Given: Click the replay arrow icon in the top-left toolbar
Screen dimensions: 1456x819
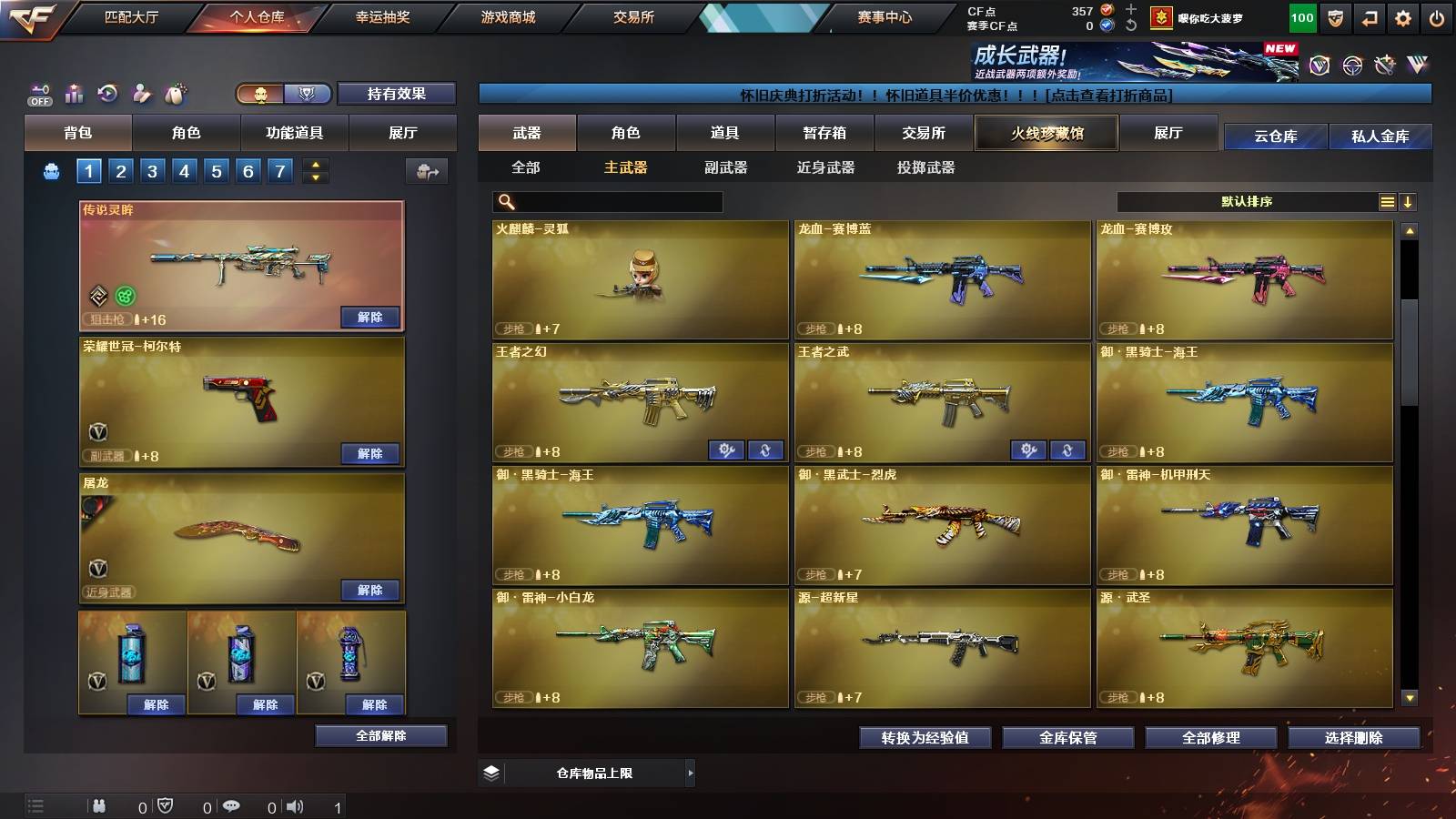Looking at the screenshot, I should coord(107,91).
